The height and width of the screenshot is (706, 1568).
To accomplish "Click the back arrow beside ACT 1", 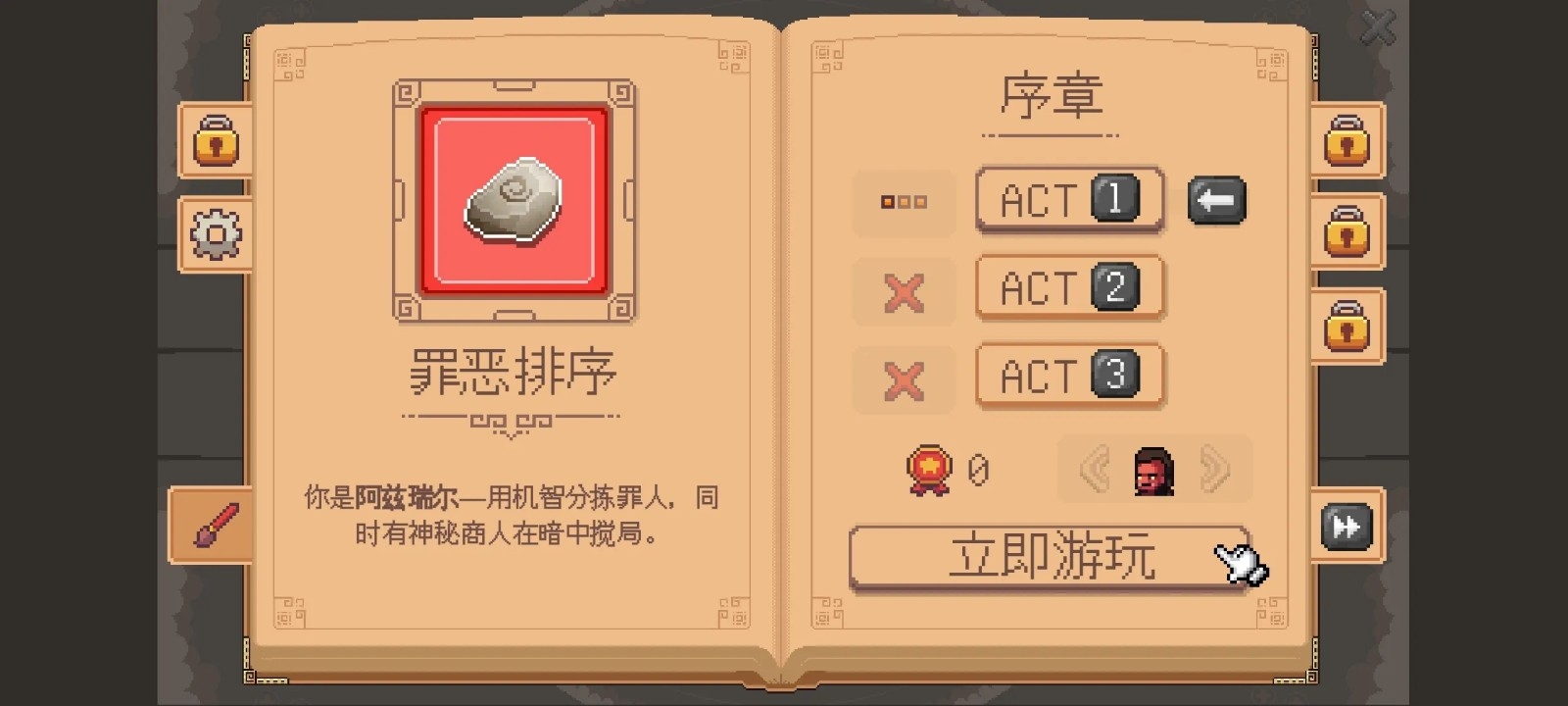I will [1217, 201].
